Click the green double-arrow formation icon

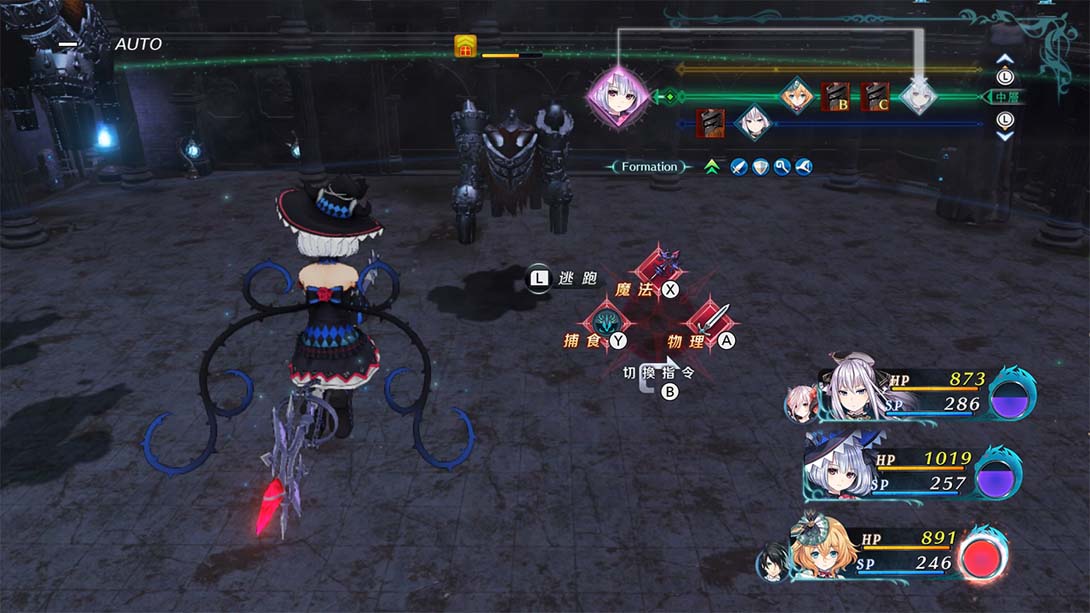712,167
